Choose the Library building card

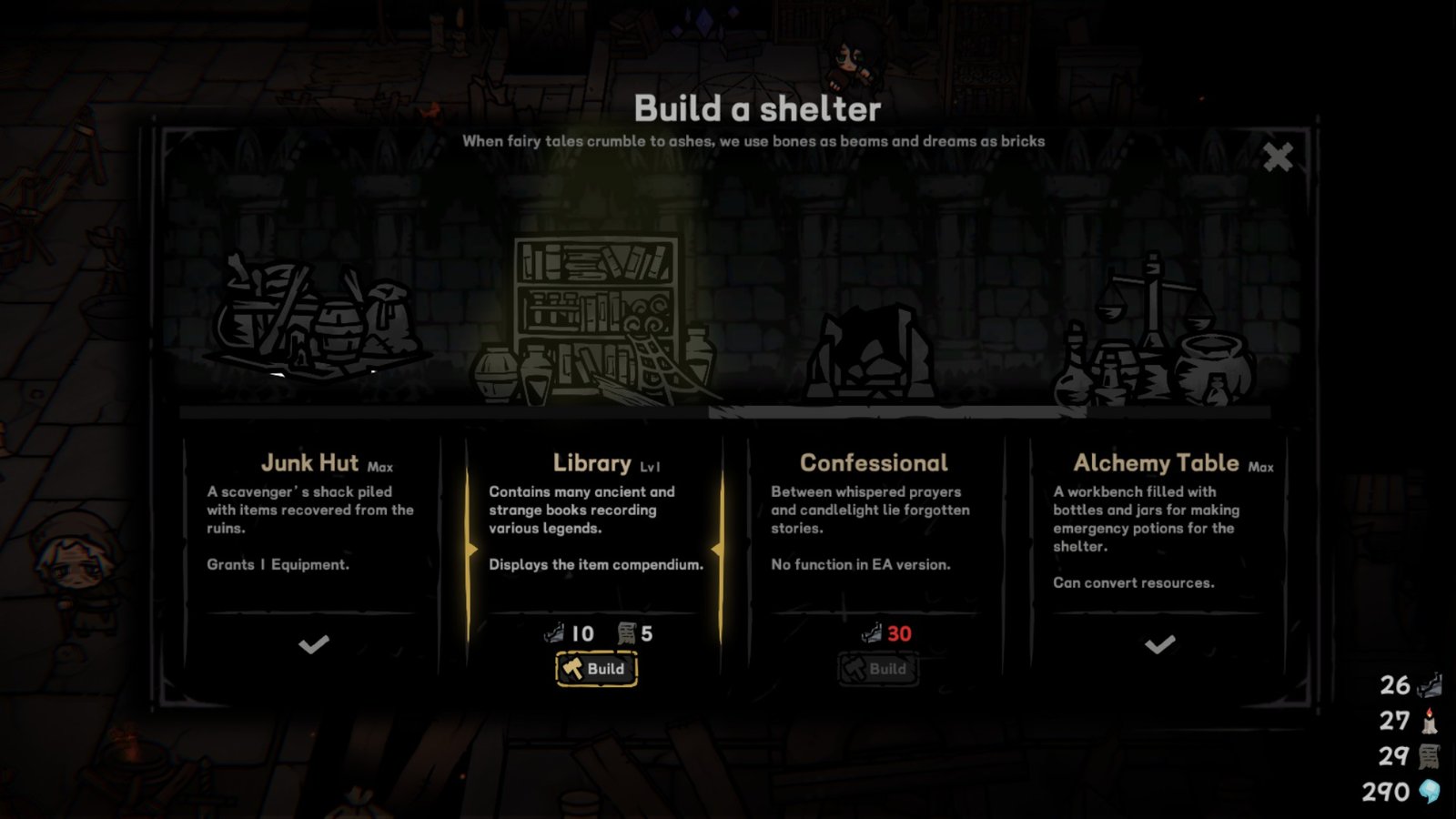(595, 528)
